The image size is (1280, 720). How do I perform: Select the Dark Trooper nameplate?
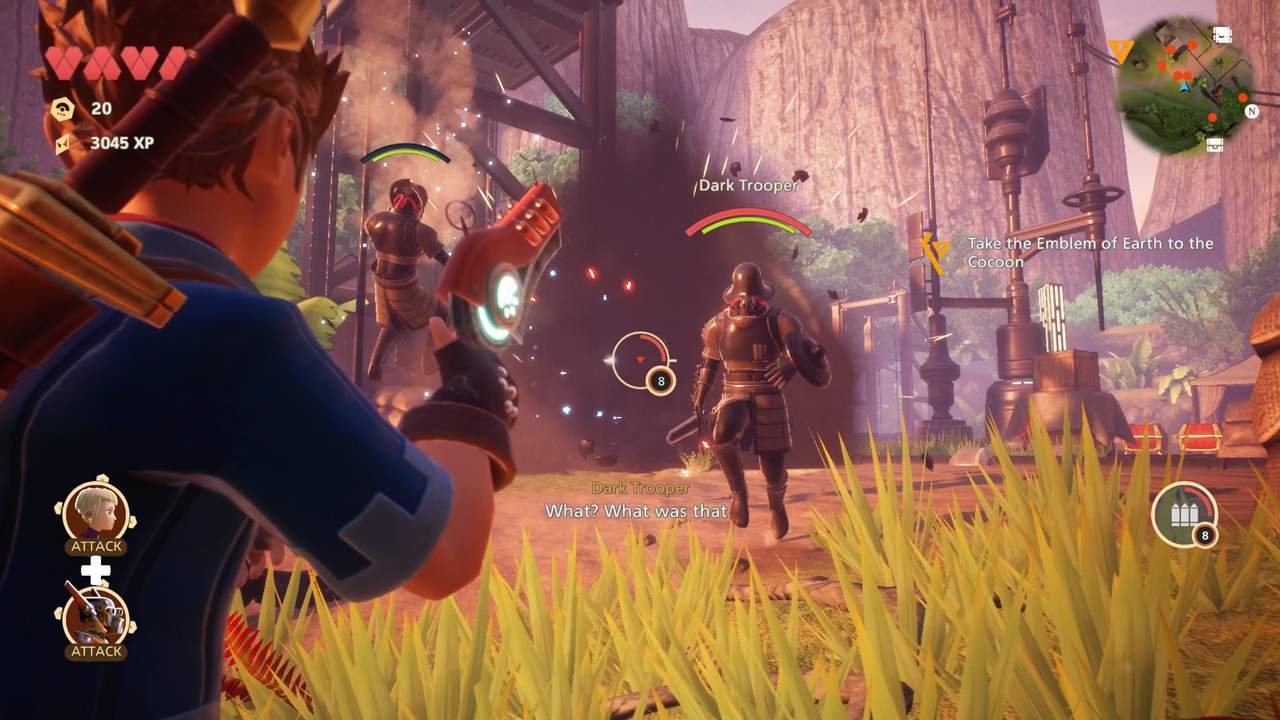tap(748, 185)
